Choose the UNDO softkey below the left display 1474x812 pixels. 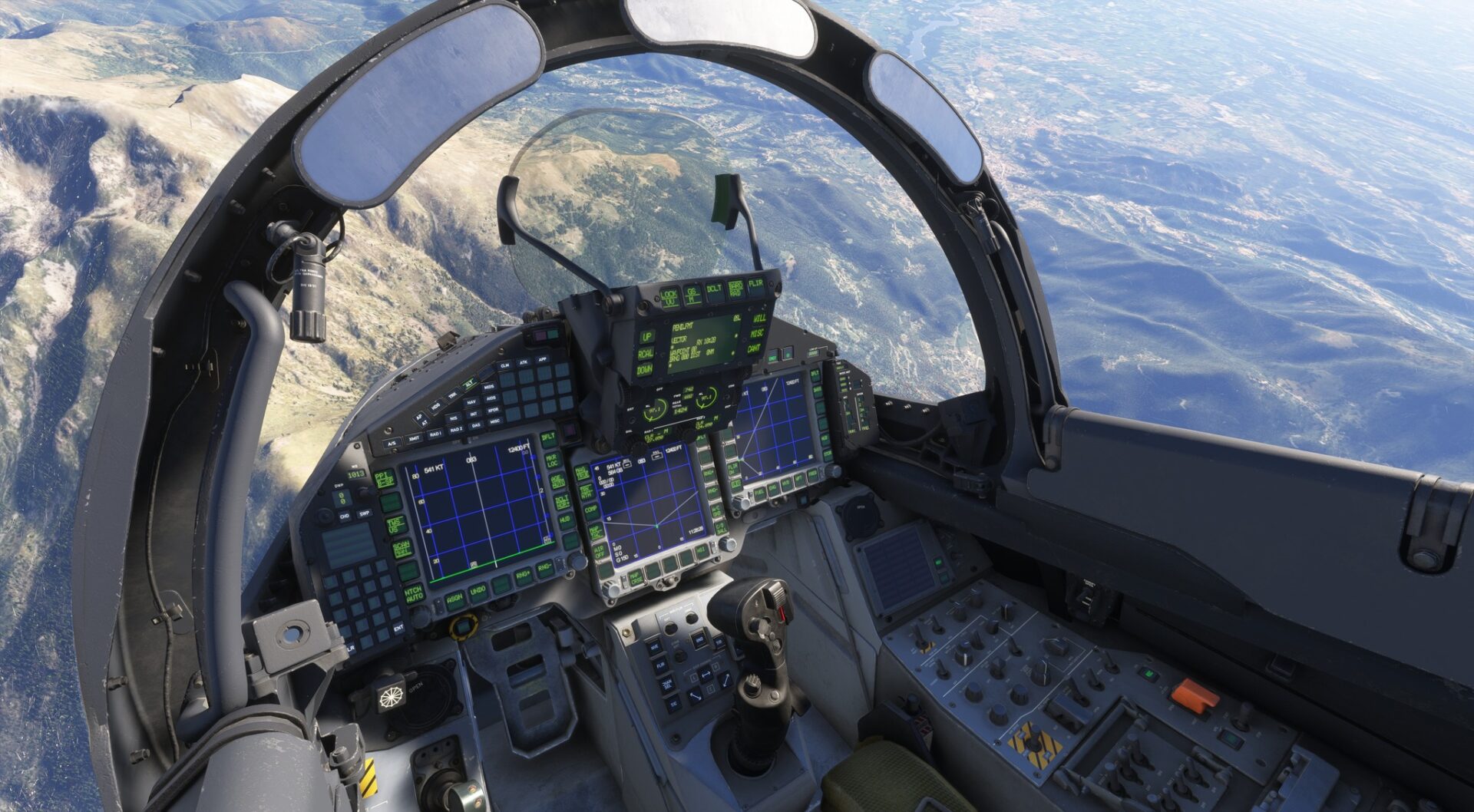(478, 590)
